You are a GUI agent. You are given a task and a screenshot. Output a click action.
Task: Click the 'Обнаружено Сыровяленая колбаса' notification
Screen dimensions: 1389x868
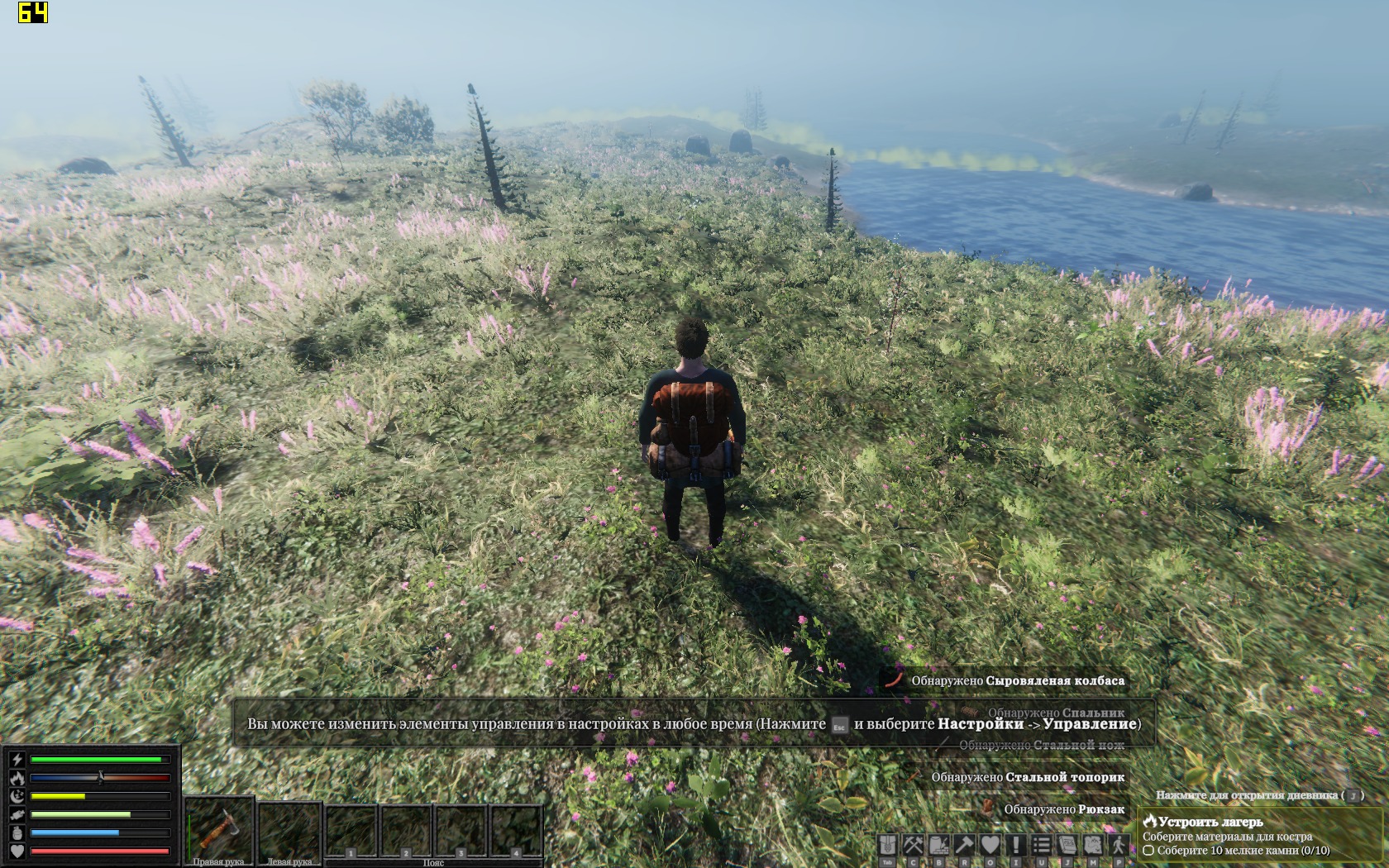[x=1017, y=681]
